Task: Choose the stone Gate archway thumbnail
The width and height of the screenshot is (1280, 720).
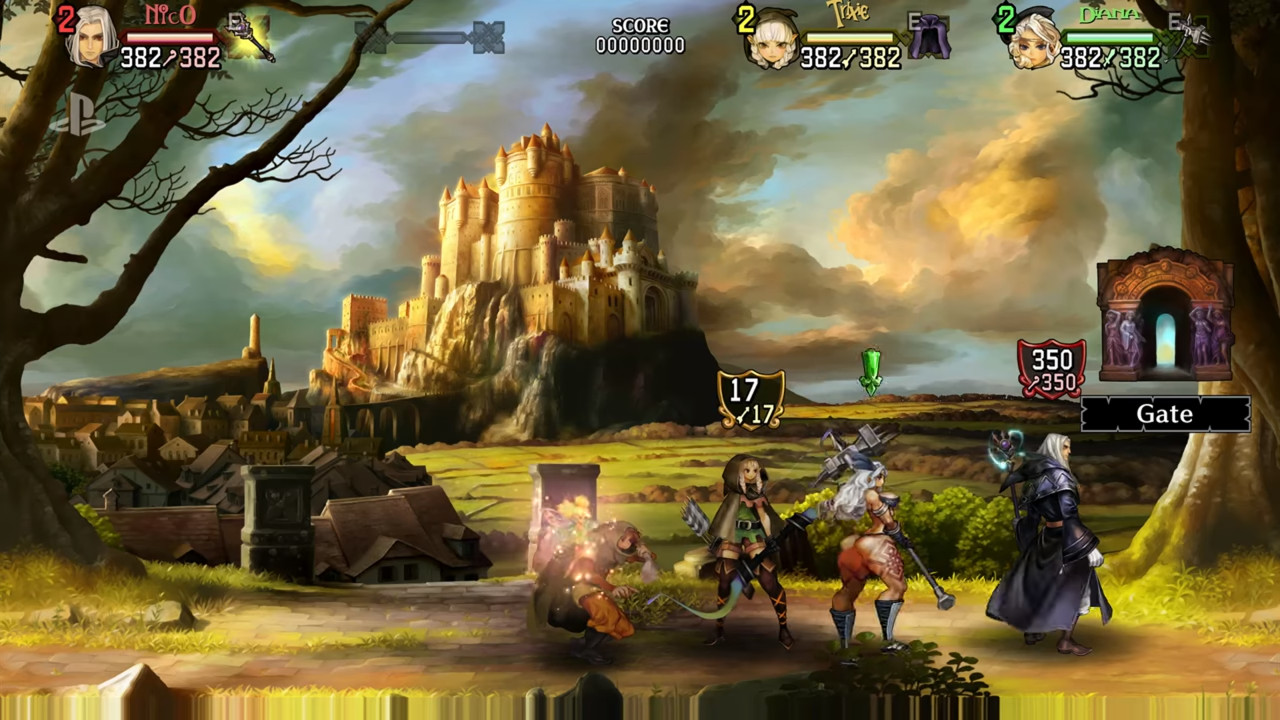Action: 1165,314
